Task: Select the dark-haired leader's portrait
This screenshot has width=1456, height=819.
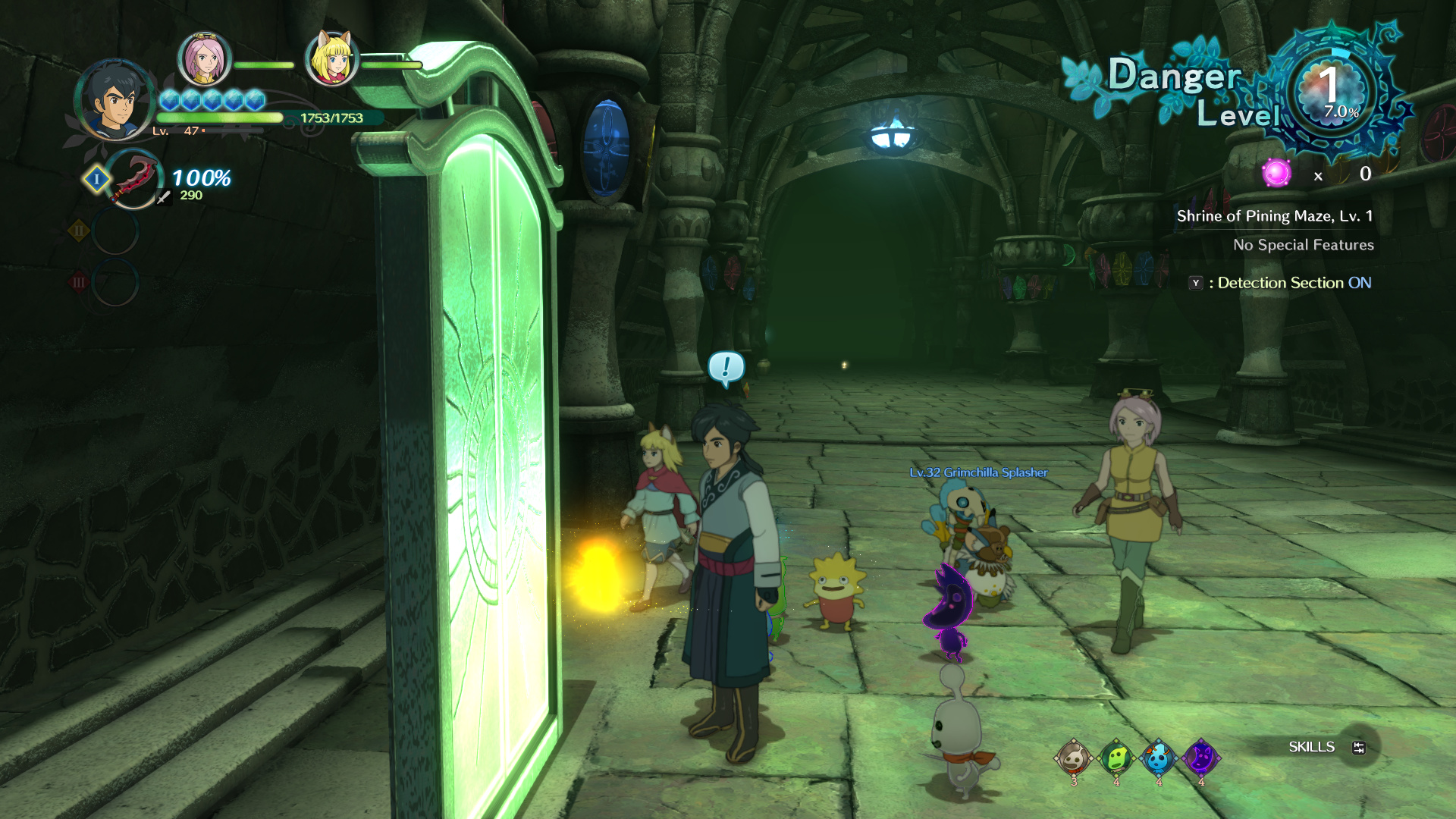Action: 115,99
